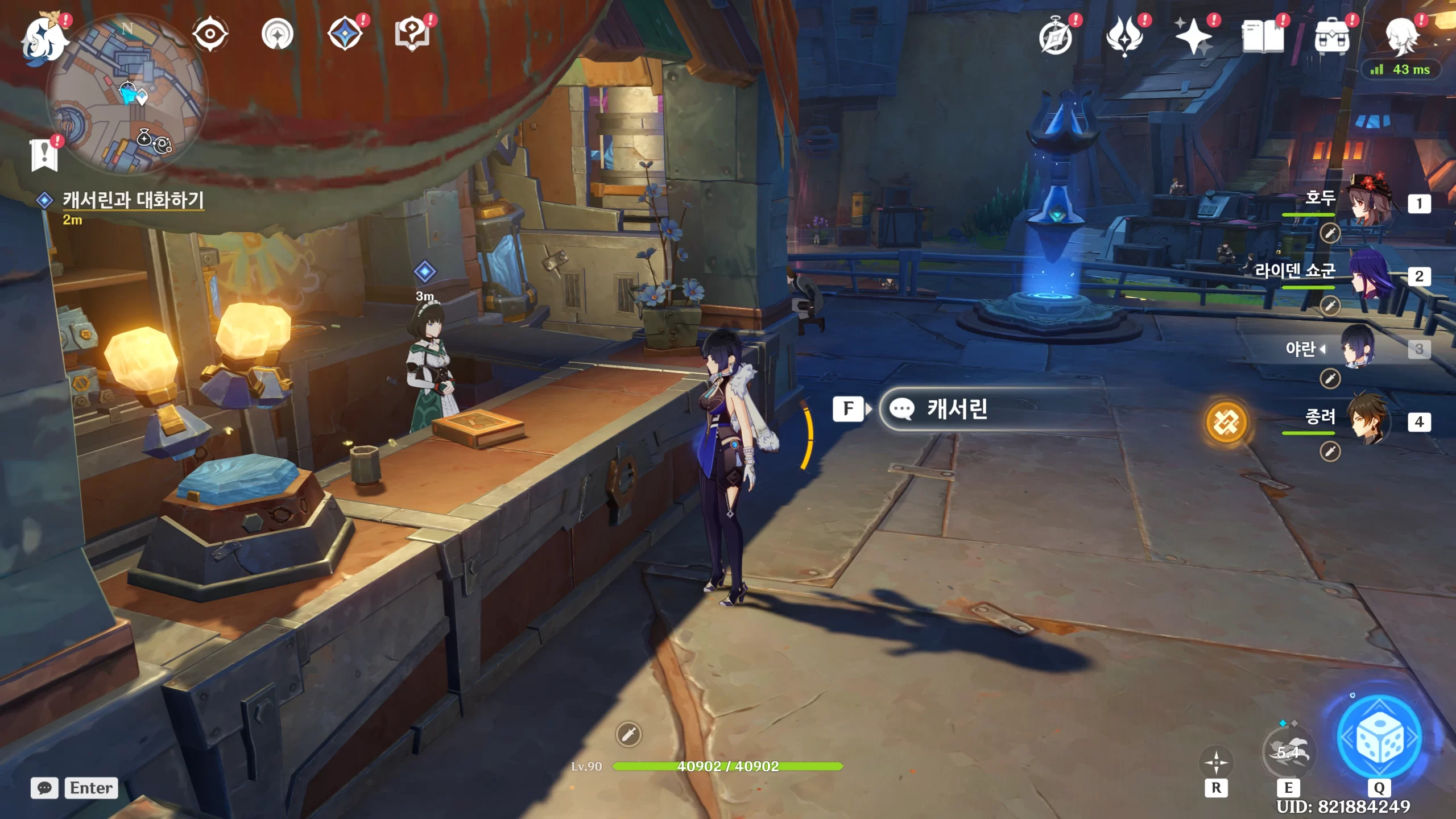Open the question-mark tutorial icon
The height and width of the screenshot is (819, 1456).
(412, 34)
